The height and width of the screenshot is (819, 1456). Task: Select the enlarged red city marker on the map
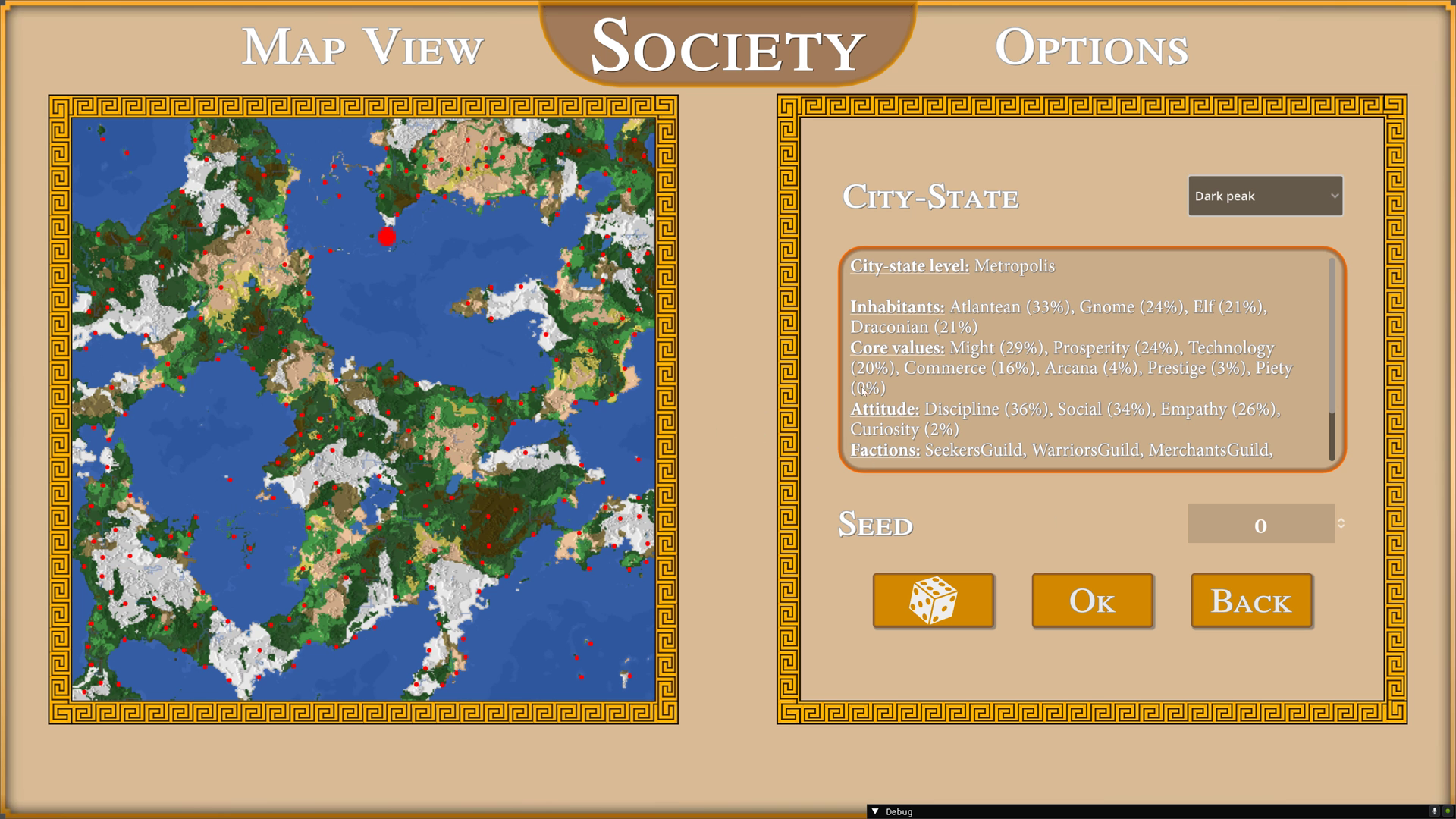pyautogui.click(x=385, y=237)
